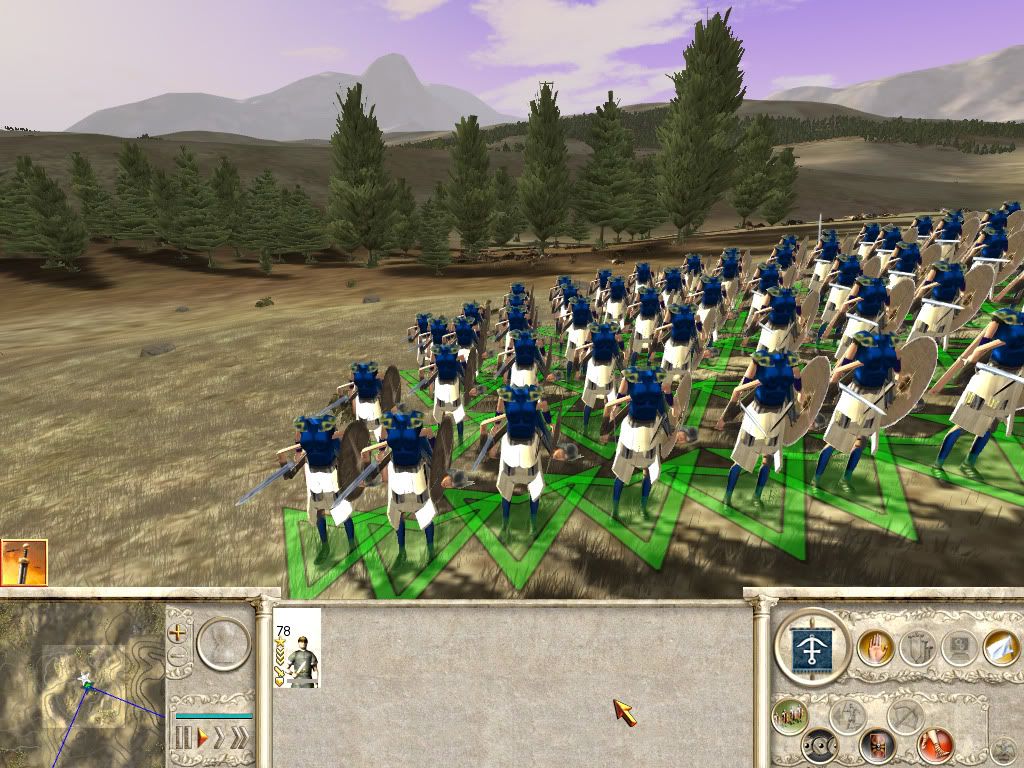
Task: Toggle guard mode with the shield icon
Action: pos(877,745)
